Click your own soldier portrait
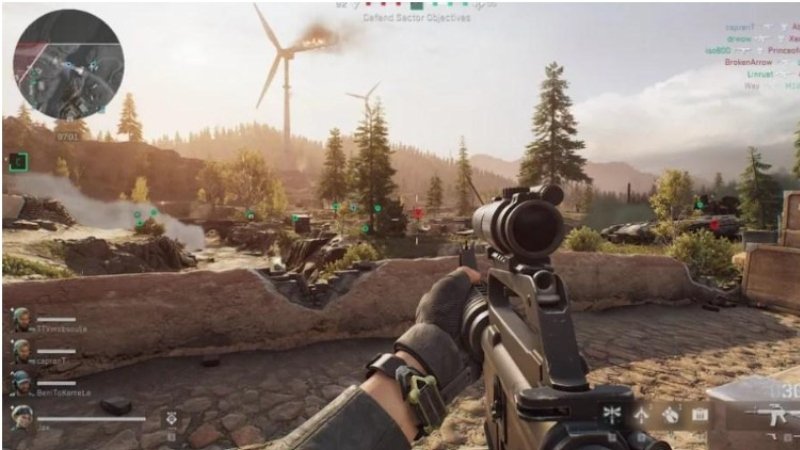The width and height of the screenshot is (800, 450). 22,418
